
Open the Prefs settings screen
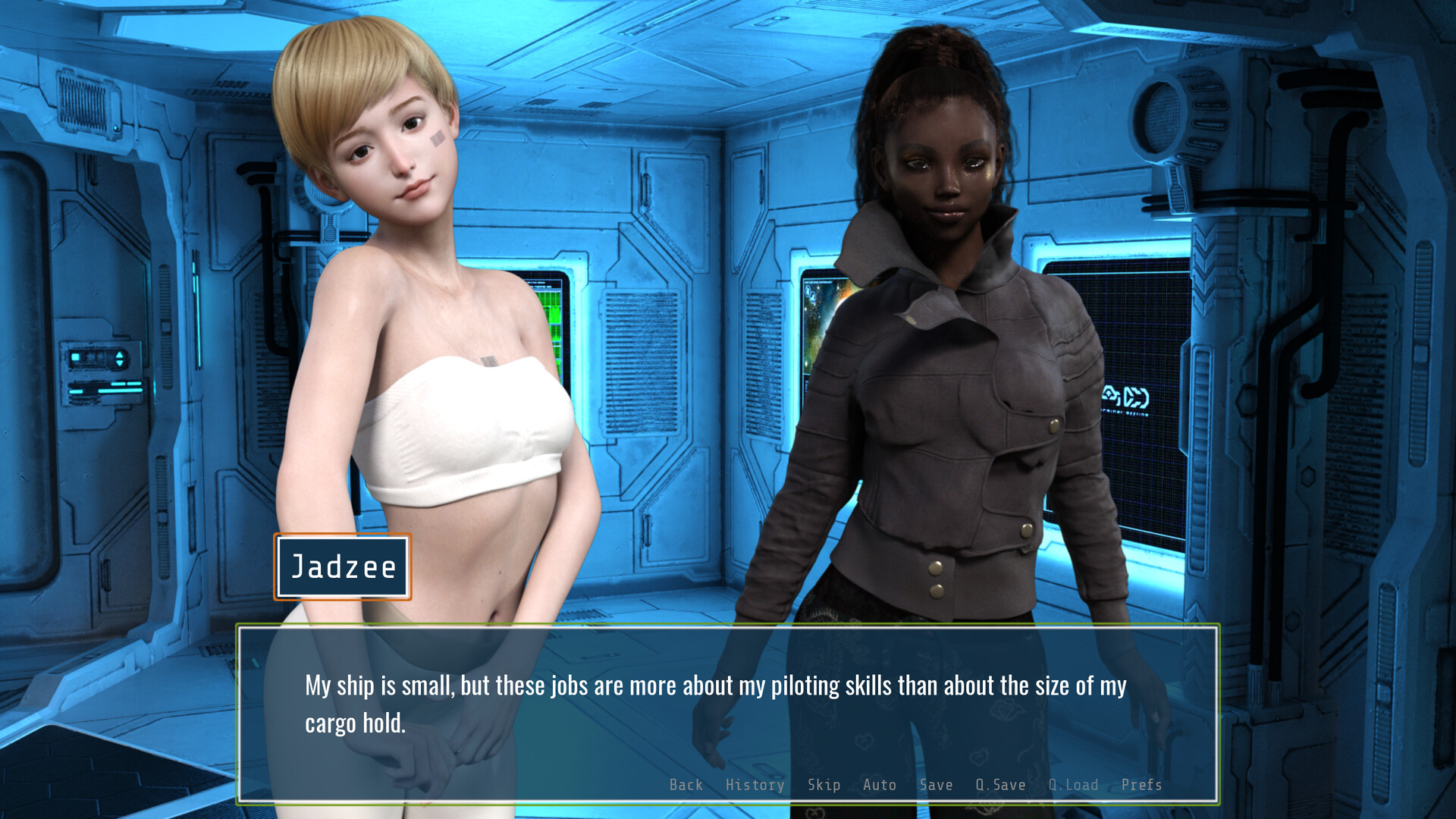point(1142,785)
